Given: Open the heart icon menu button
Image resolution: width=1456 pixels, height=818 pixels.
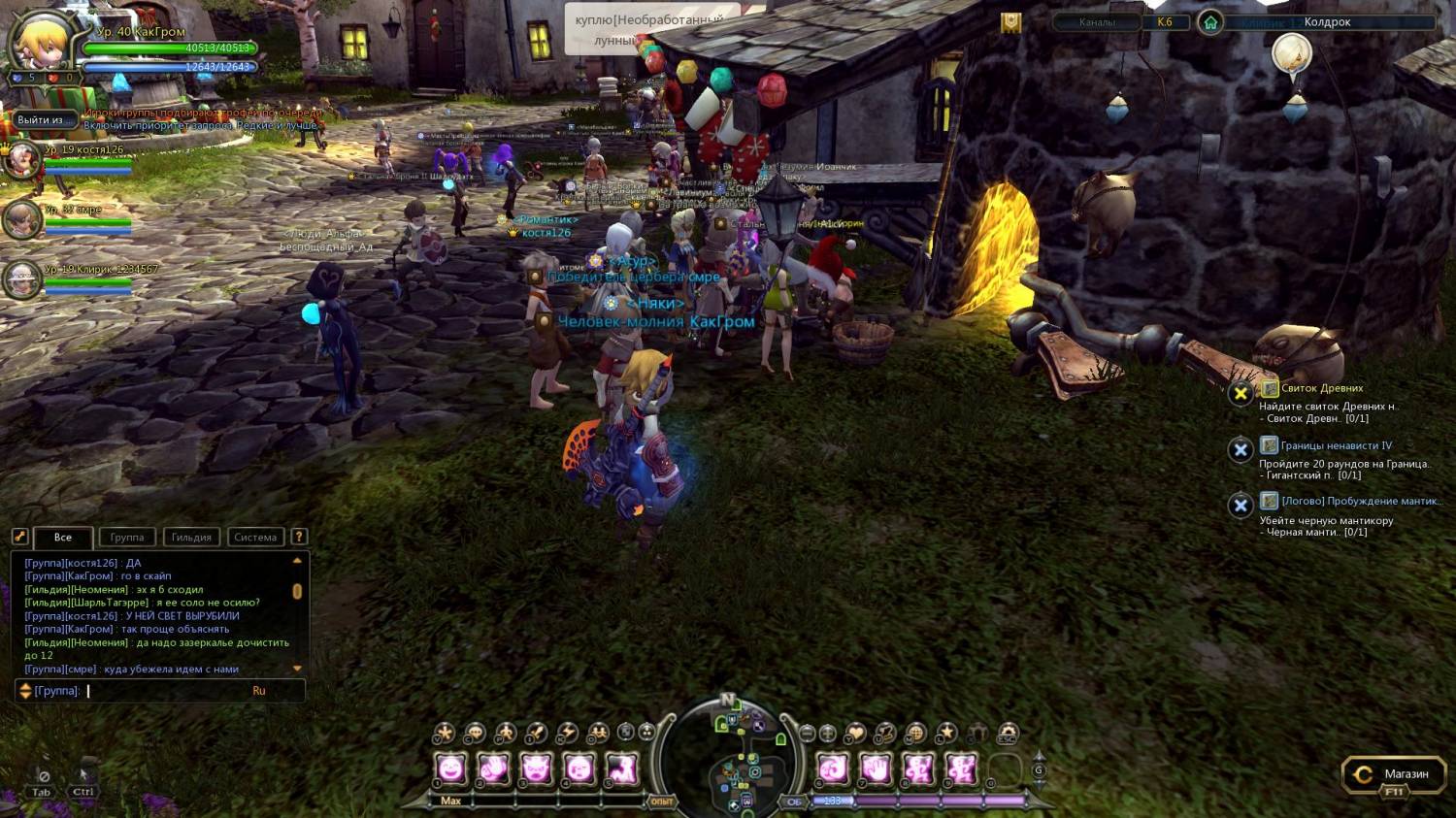Looking at the screenshot, I should tap(855, 734).
